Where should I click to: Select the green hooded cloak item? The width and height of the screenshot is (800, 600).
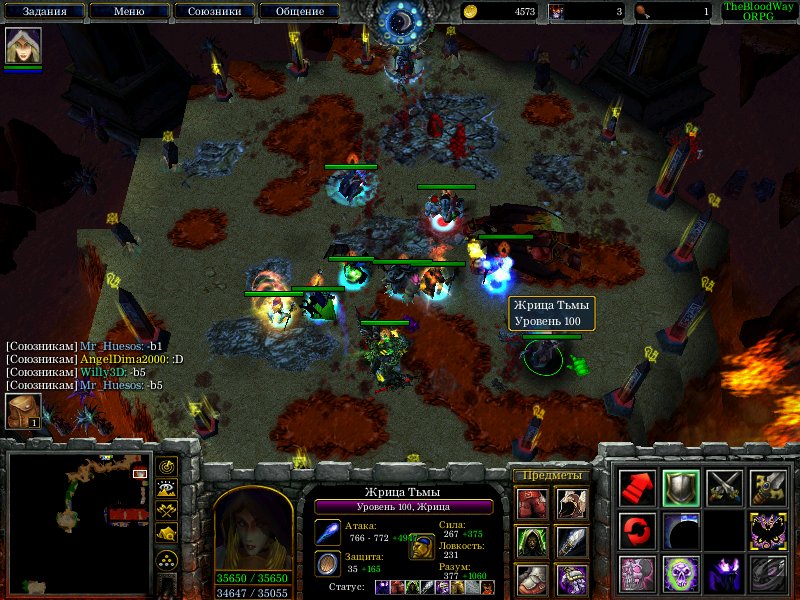coord(533,541)
